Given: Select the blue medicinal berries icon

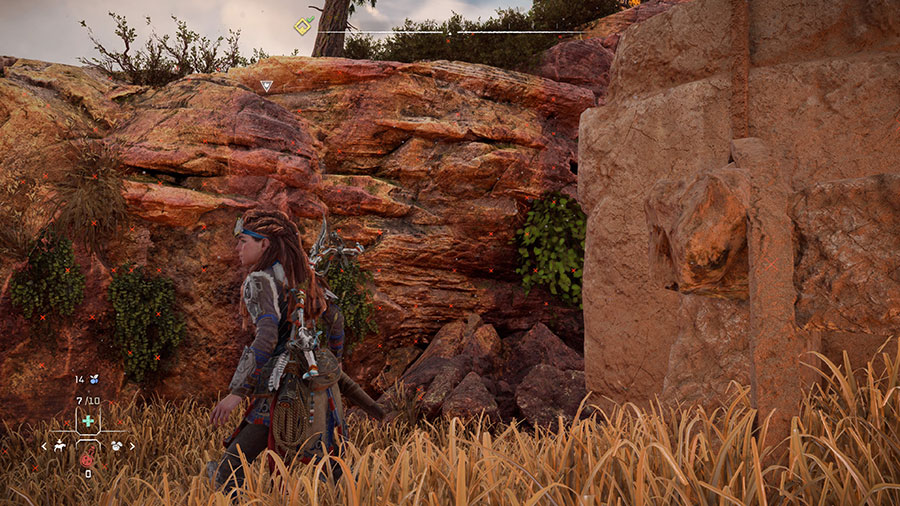Looking at the screenshot, I should [x=94, y=380].
